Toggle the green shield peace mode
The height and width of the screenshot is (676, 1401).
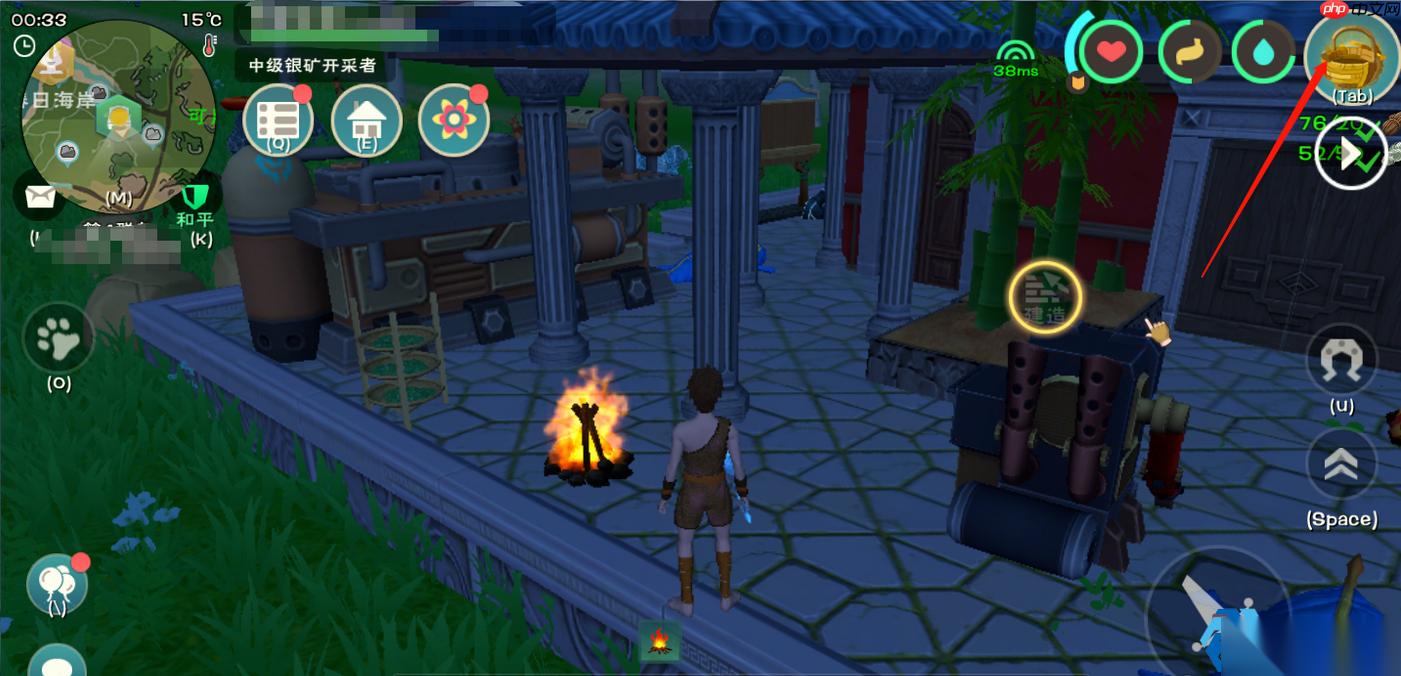(x=194, y=194)
